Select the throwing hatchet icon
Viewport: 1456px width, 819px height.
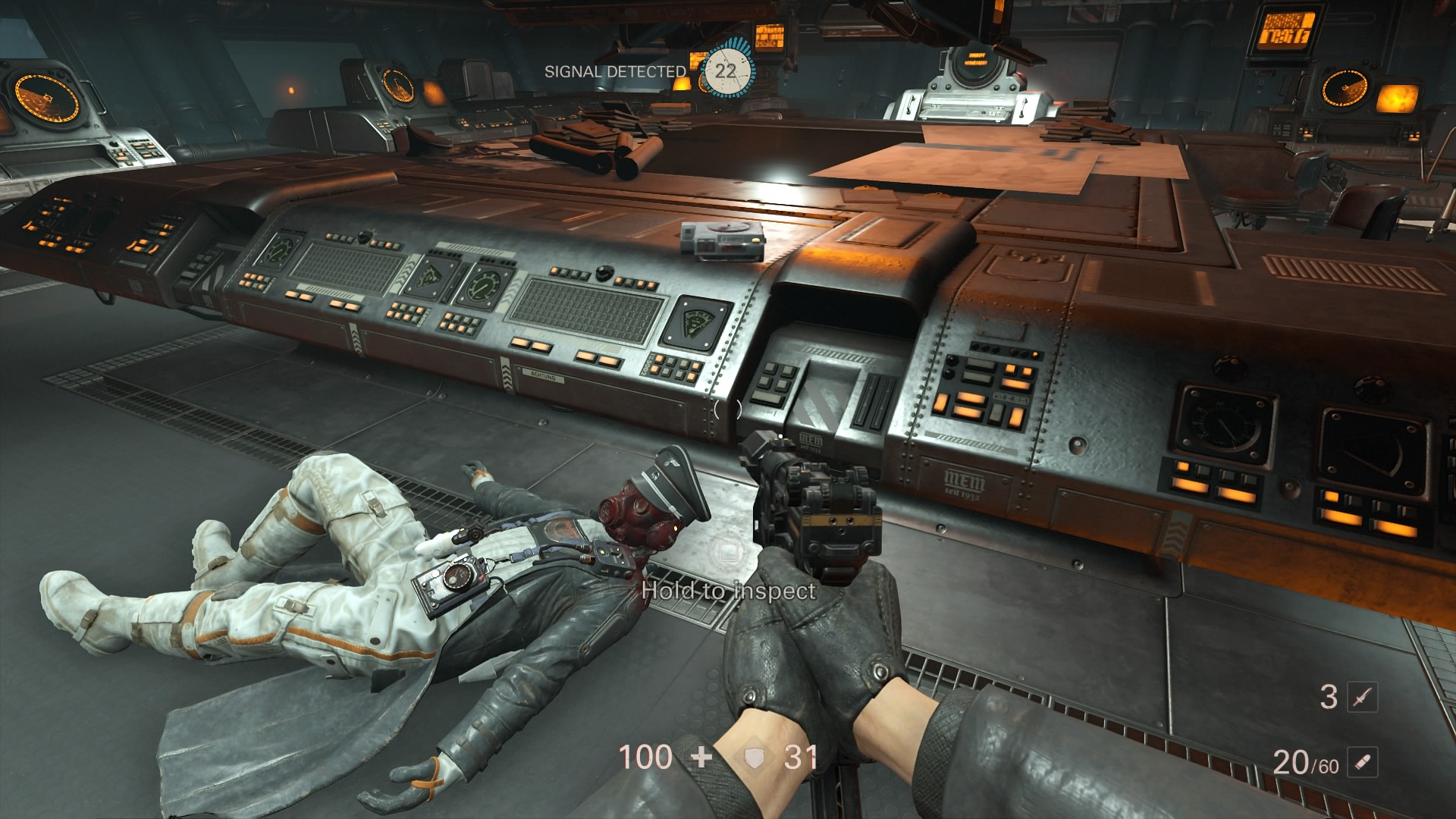(x=1362, y=697)
